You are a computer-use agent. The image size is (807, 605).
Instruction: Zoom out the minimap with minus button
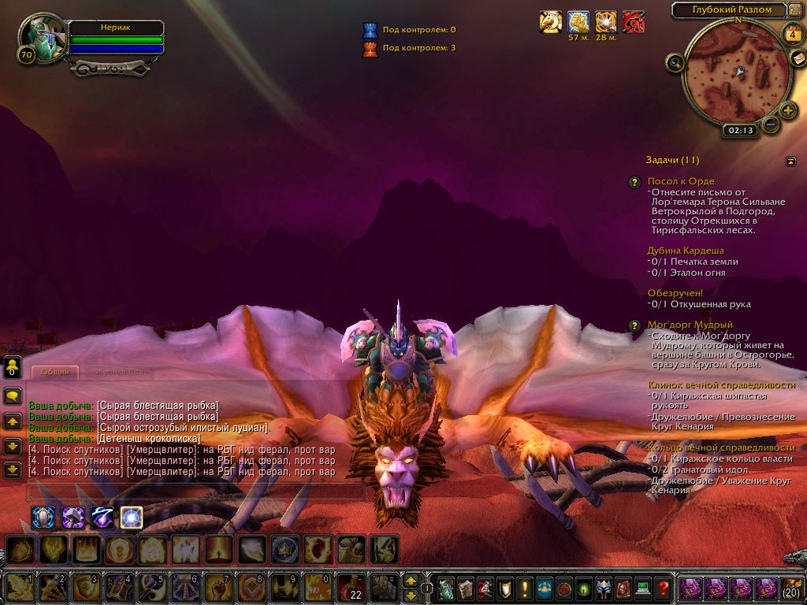click(x=769, y=128)
